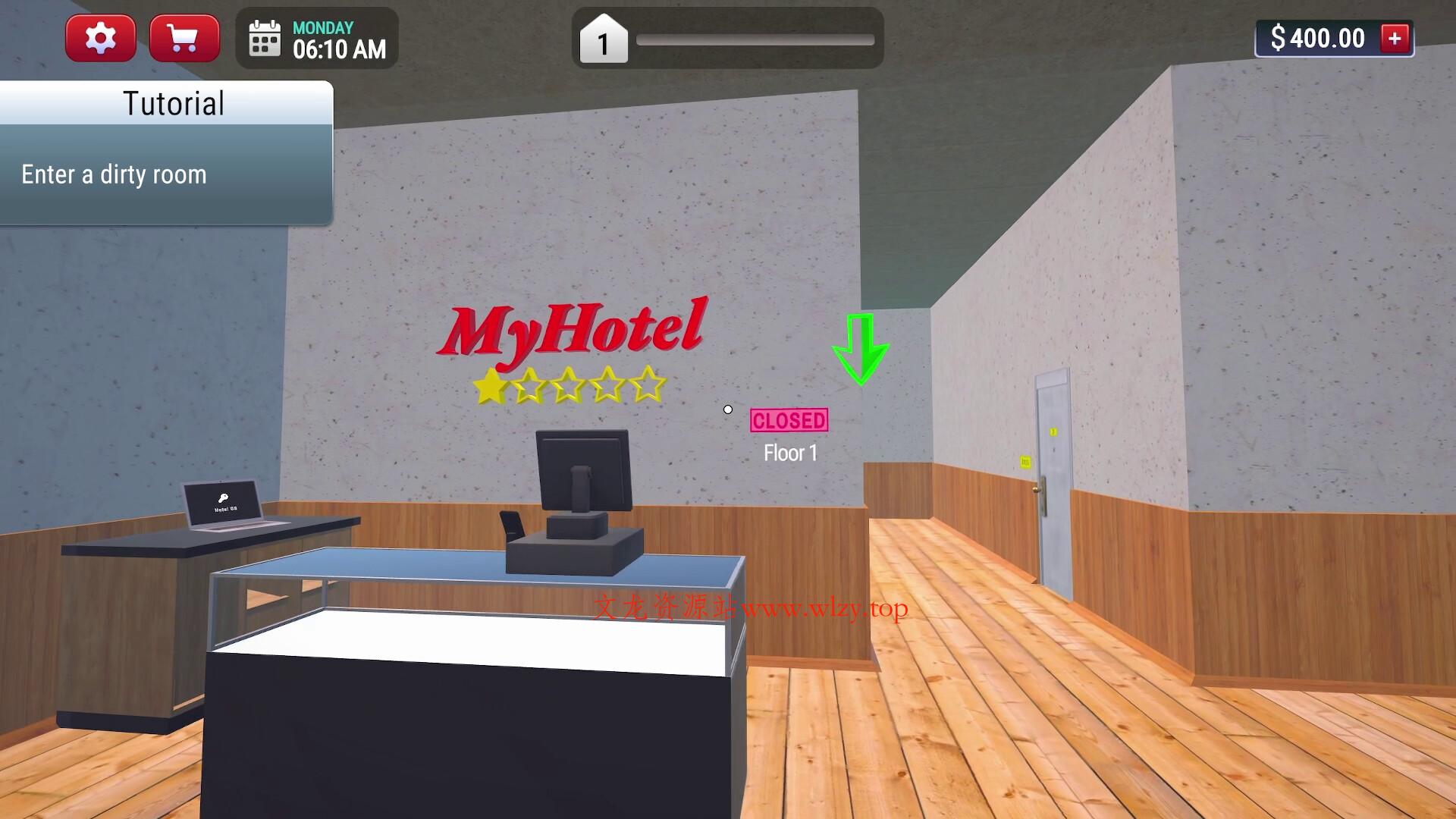Select the Tutorial header tab
Viewport: 1456px width, 819px height.
point(173,103)
